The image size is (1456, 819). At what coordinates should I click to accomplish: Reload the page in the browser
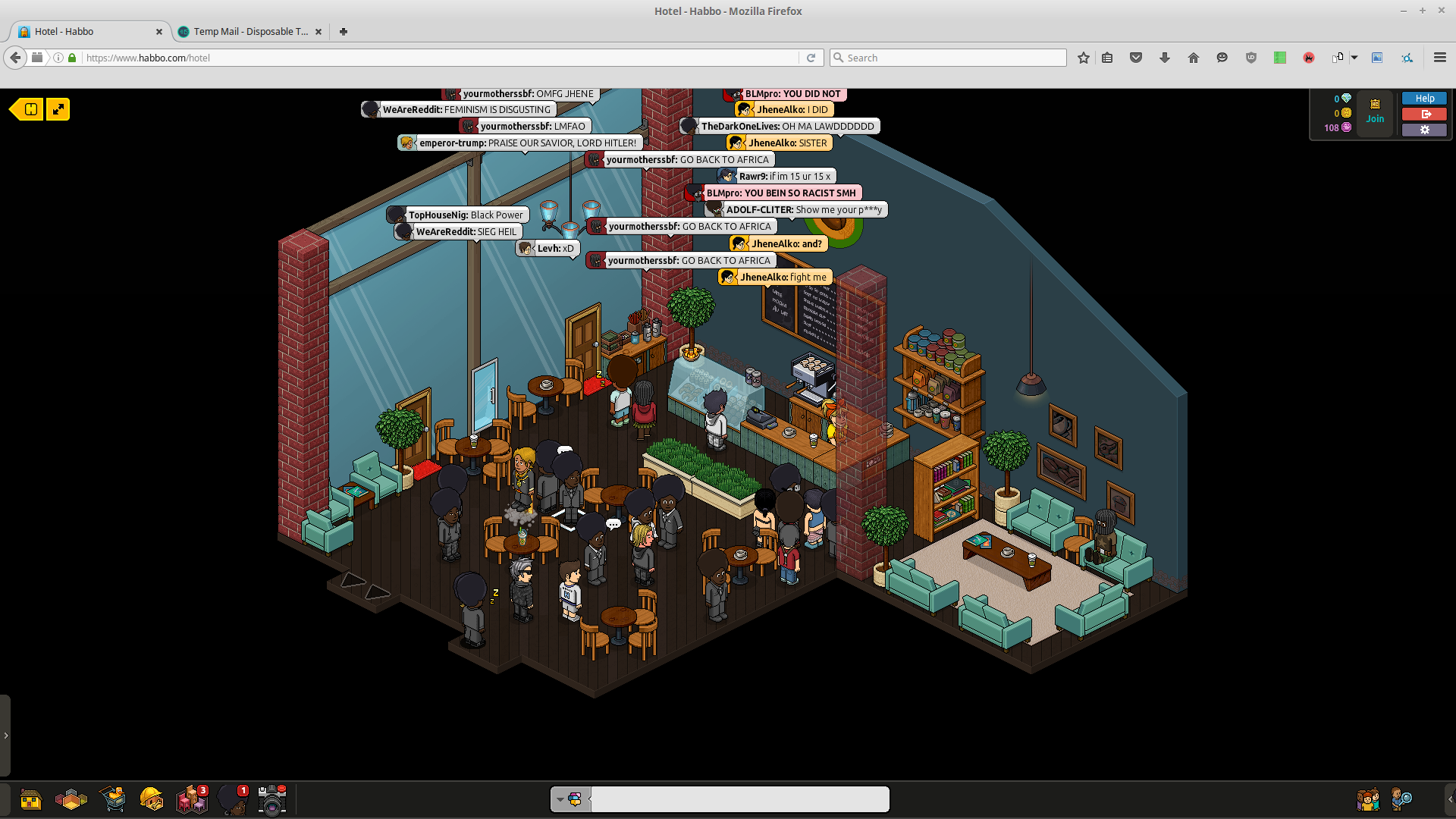811,58
